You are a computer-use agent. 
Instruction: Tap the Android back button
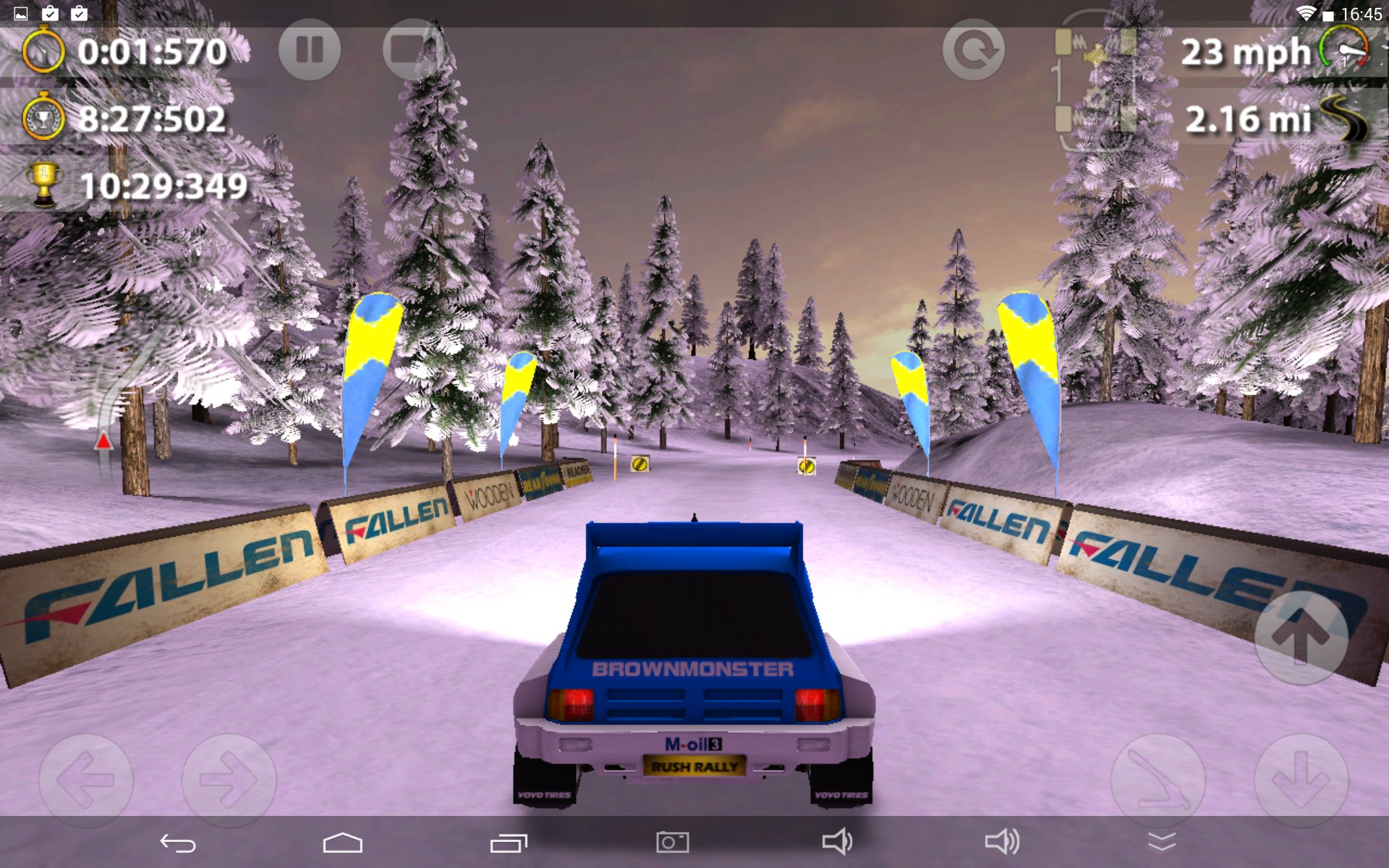[178, 843]
